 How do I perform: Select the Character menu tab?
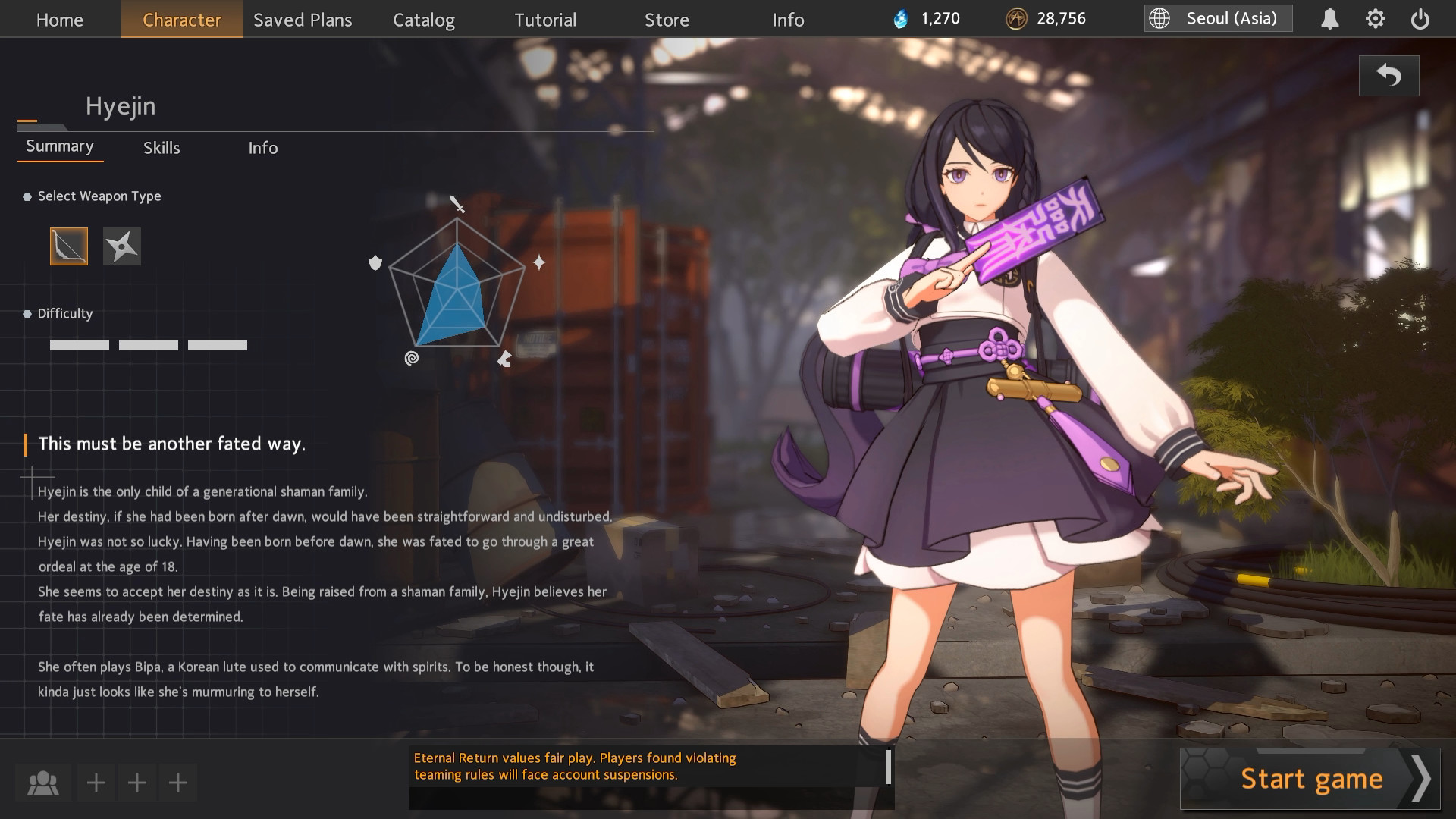click(182, 20)
